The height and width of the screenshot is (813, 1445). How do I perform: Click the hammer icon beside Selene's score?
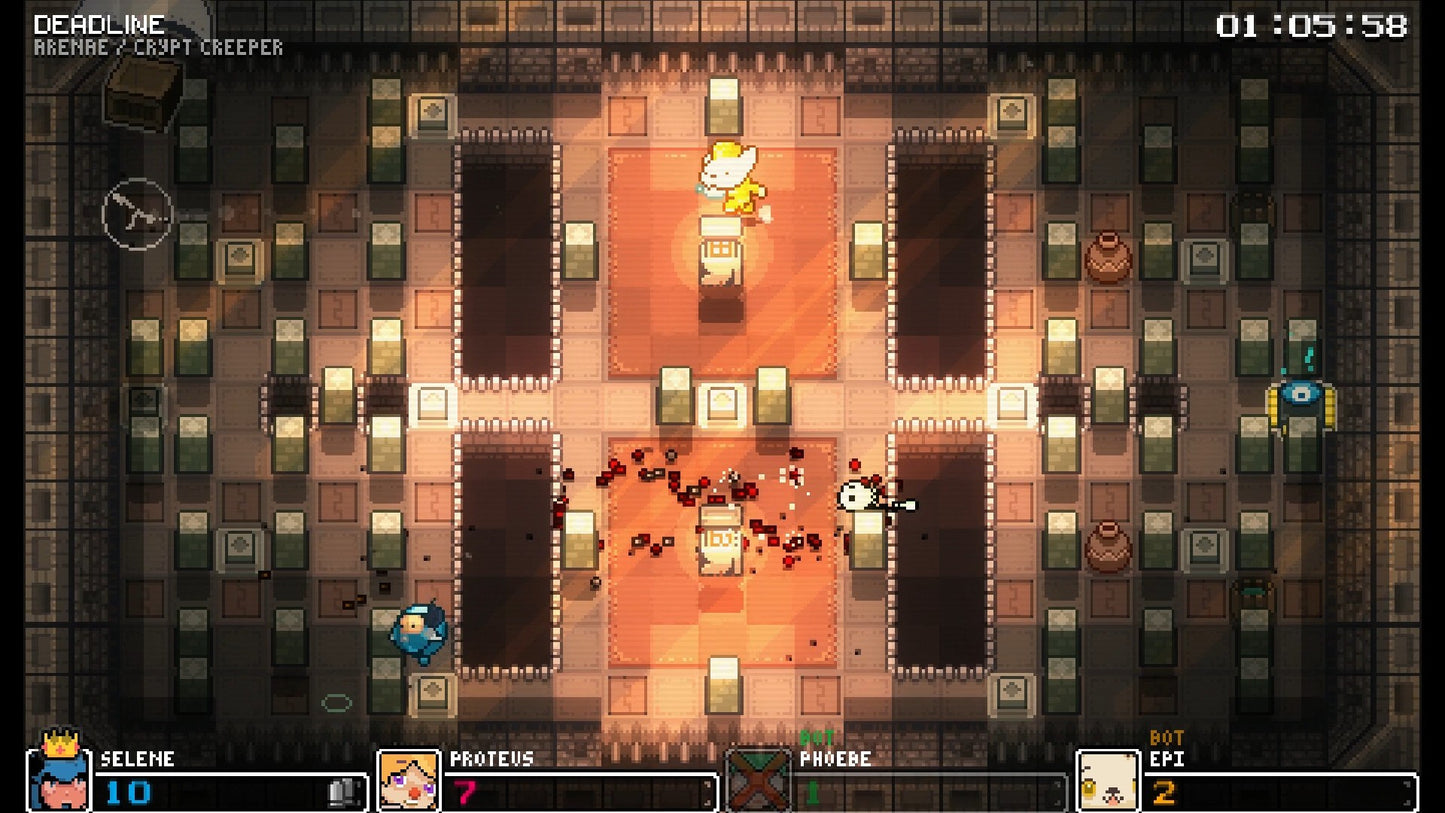[x=340, y=793]
